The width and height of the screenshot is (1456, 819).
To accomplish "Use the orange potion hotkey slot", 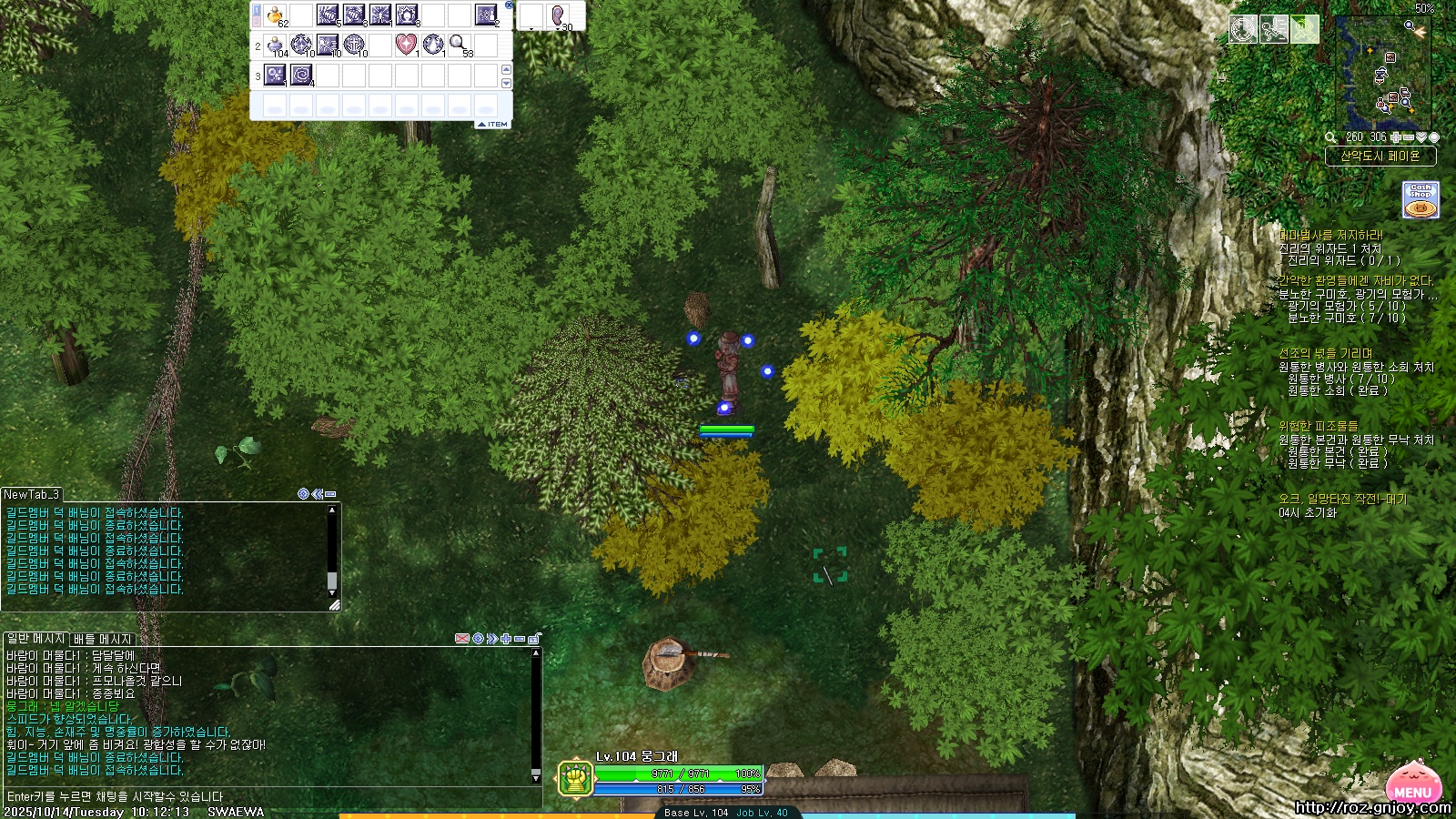I will tap(275, 15).
